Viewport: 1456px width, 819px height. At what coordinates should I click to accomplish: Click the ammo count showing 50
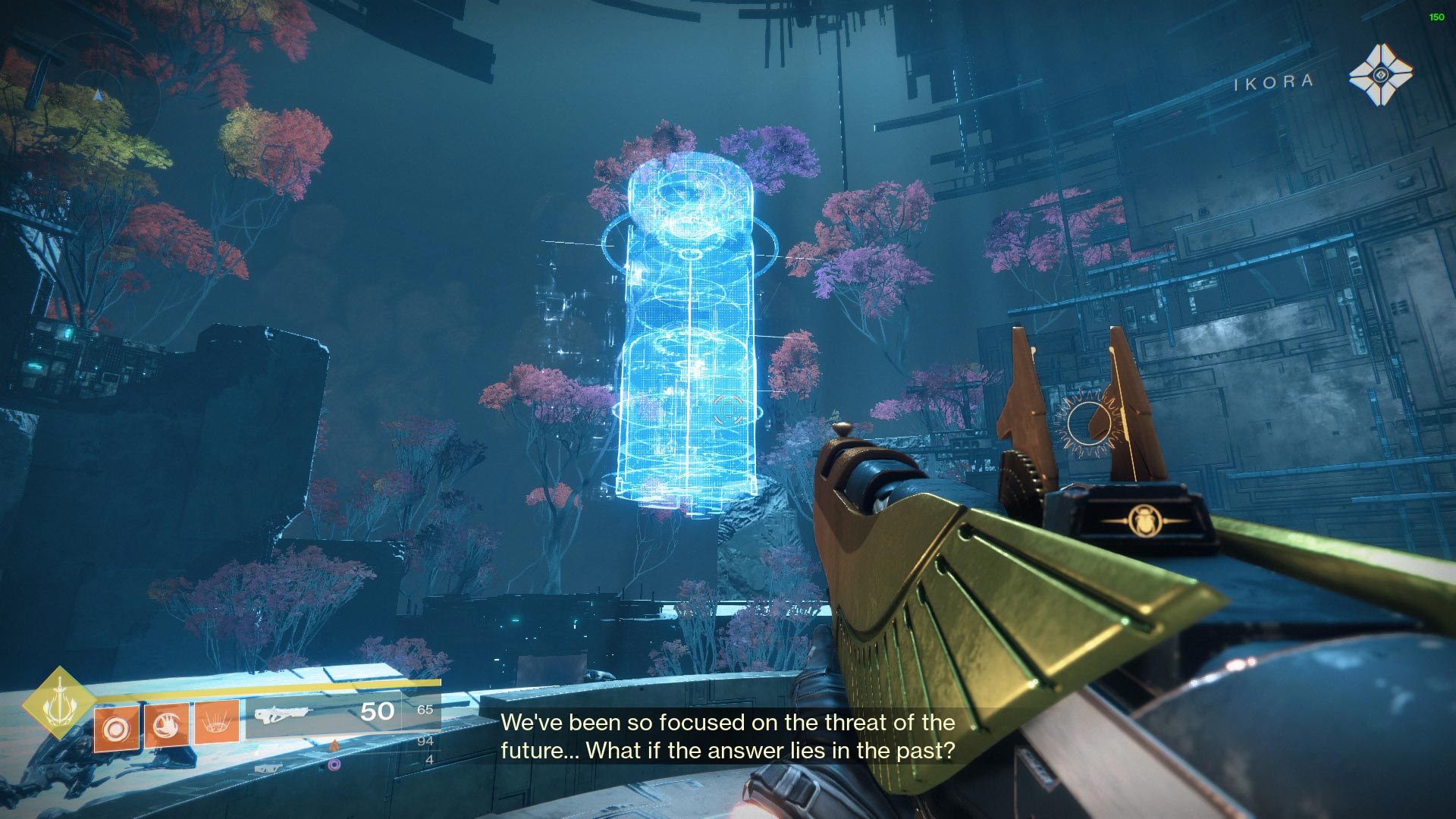tap(378, 711)
